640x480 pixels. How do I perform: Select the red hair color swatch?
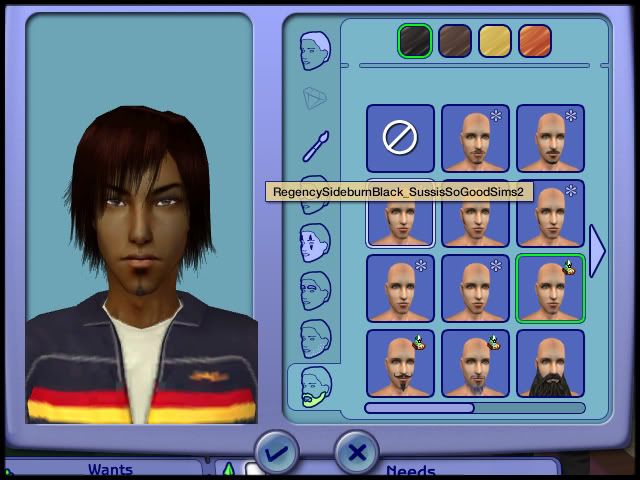535,41
